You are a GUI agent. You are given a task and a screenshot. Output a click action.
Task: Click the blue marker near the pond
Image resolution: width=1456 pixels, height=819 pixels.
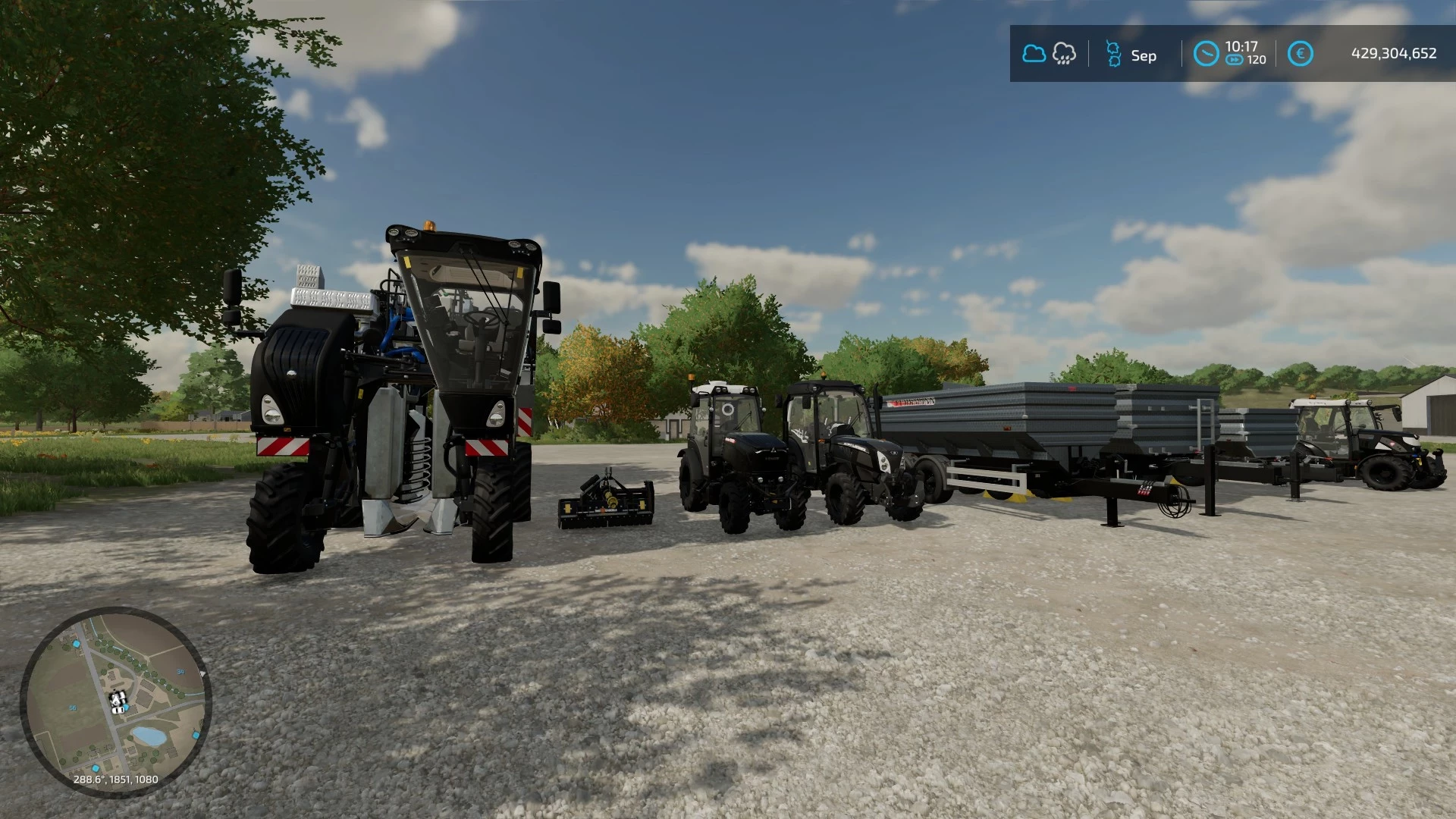point(195,734)
